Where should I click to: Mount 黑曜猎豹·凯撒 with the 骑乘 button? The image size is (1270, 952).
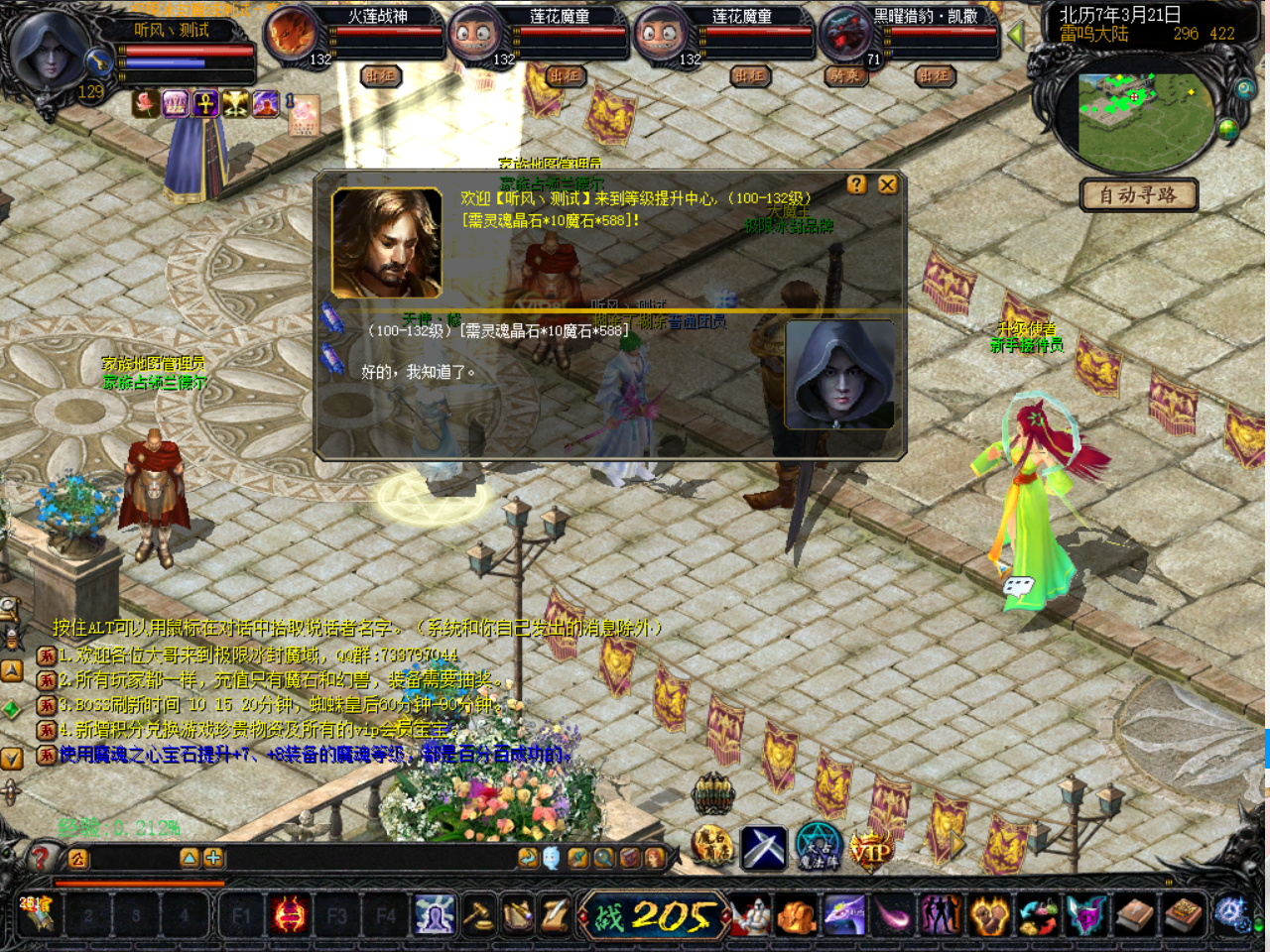(x=845, y=75)
